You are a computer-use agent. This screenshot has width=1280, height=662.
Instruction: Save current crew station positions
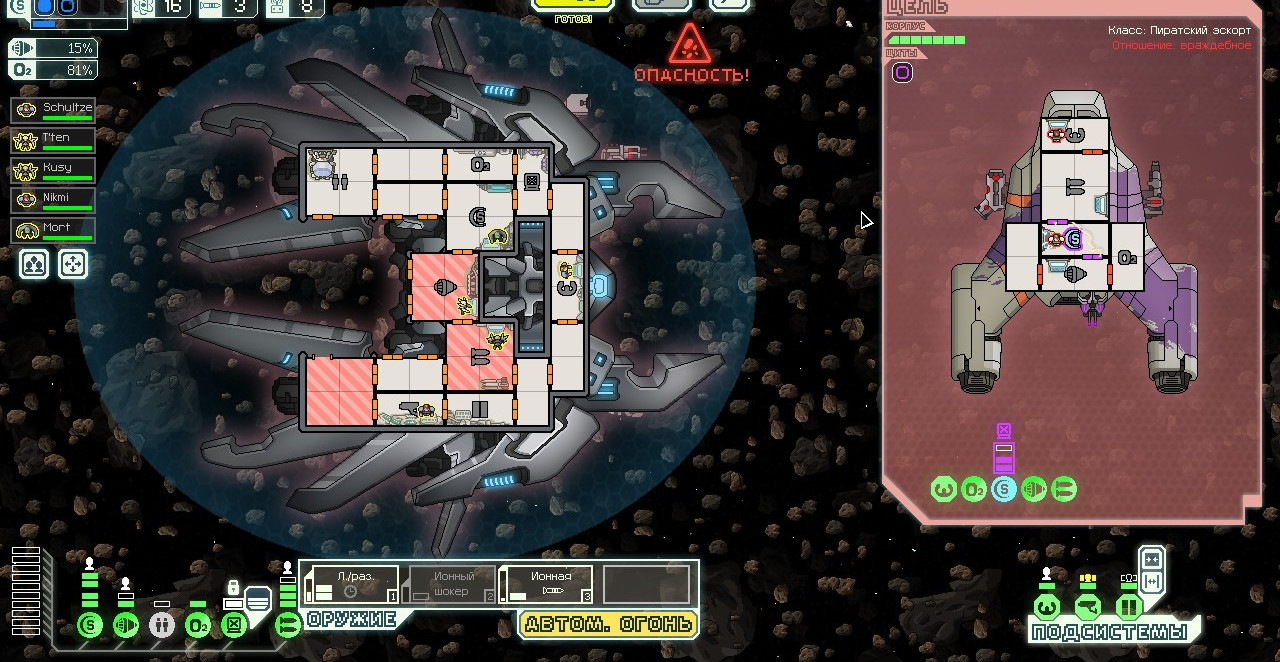(34, 264)
